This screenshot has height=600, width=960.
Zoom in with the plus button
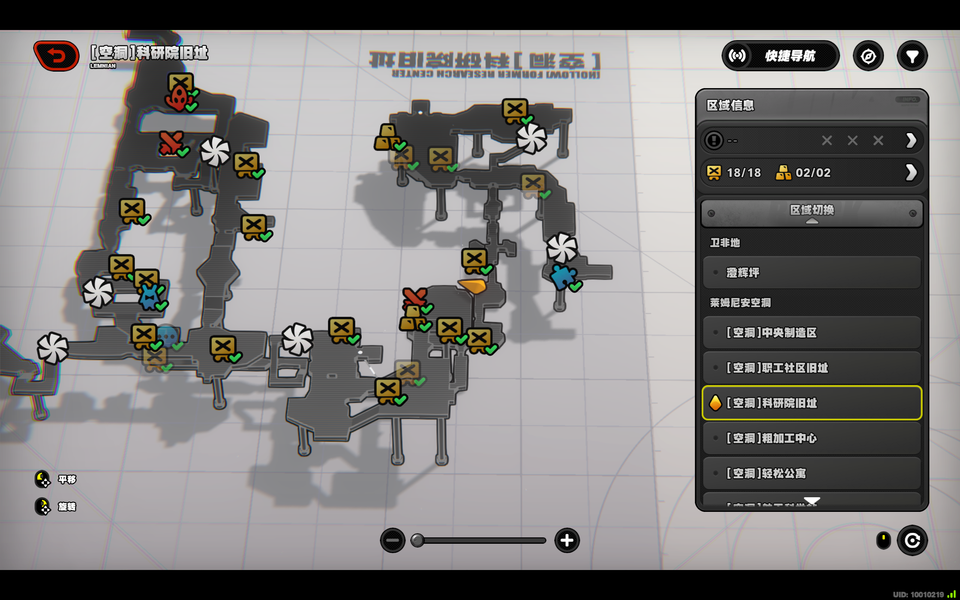(x=567, y=541)
